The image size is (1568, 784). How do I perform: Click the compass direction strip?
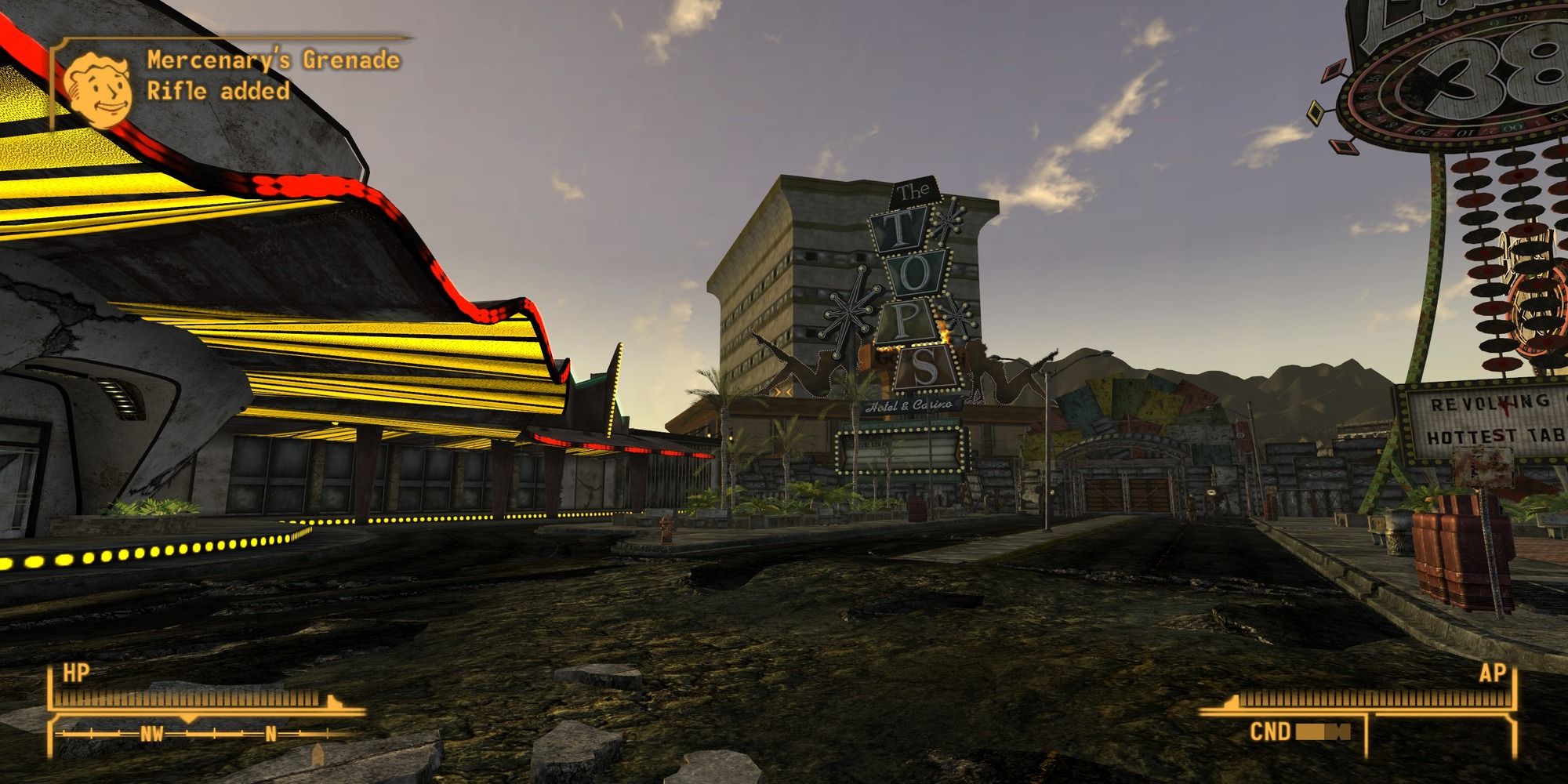tap(205, 735)
